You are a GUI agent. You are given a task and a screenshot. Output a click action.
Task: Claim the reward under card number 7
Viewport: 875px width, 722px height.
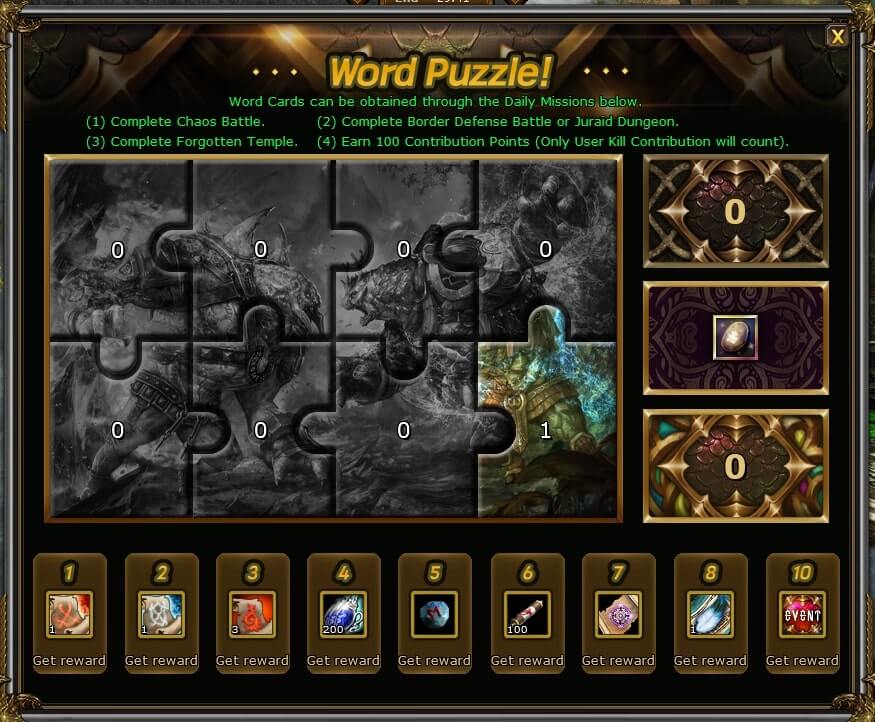(618, 660)
